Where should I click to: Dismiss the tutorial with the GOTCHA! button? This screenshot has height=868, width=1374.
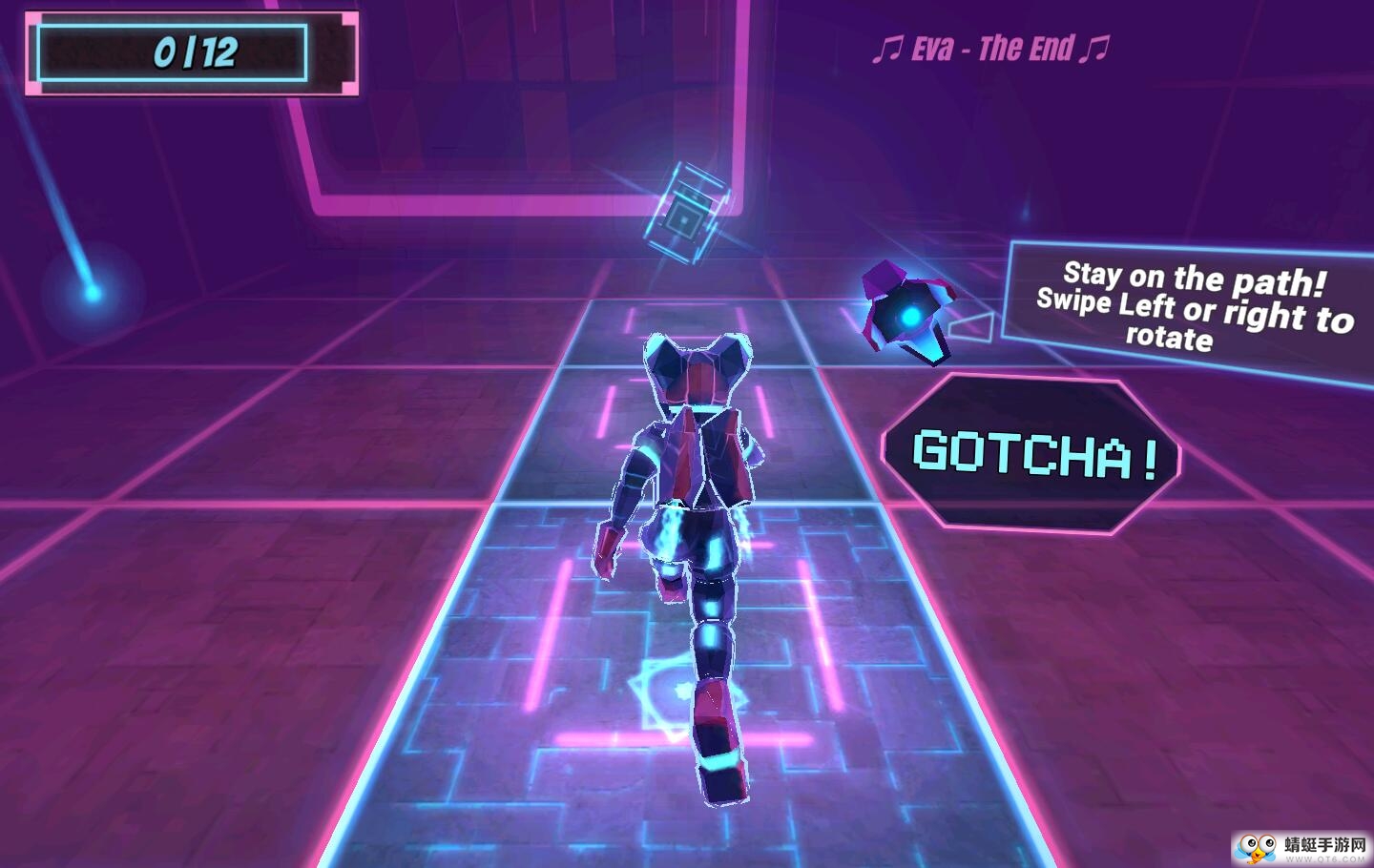click(x=1030, y=454)
